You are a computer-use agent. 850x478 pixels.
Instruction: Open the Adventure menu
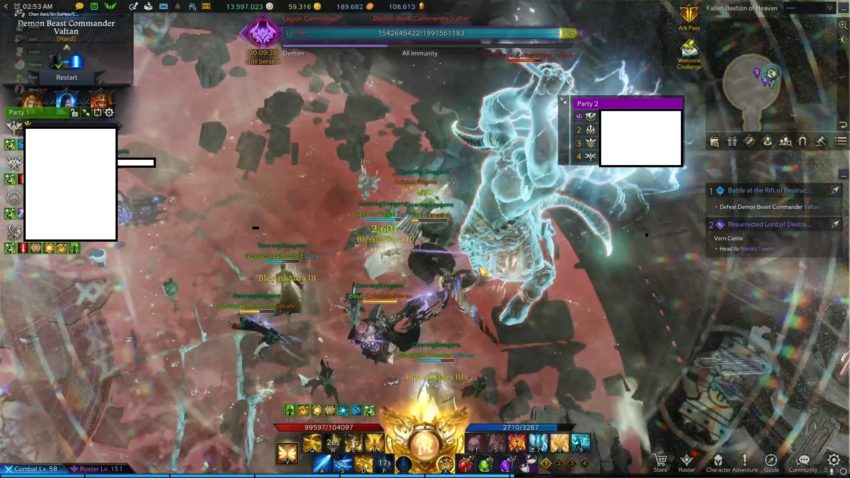point(743,460)
